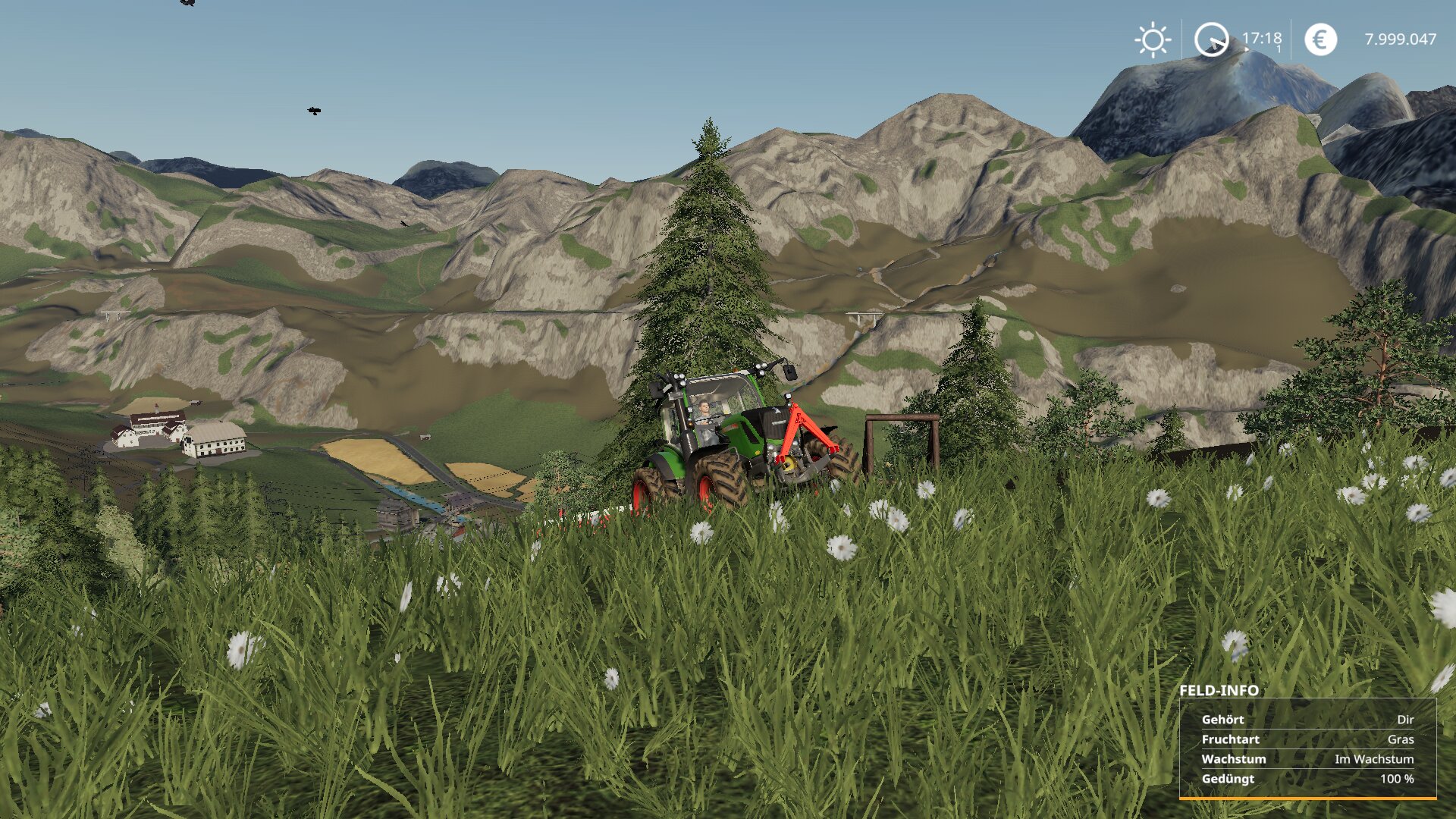Screen dimensions: 1456x819
Task: Click the euro money icon
Action: [x=1320, y=39]
